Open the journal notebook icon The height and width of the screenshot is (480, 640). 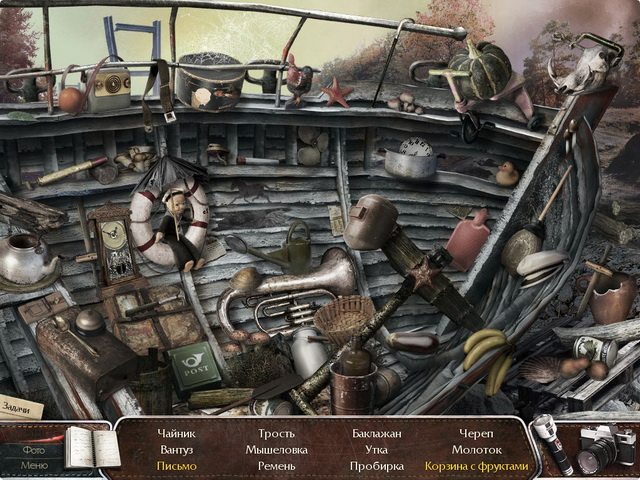[91, 447]
